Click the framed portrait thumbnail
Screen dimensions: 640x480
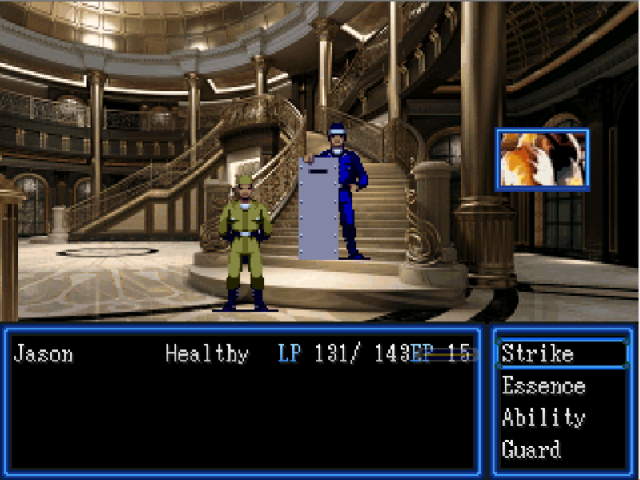click(x=542, y=159)
